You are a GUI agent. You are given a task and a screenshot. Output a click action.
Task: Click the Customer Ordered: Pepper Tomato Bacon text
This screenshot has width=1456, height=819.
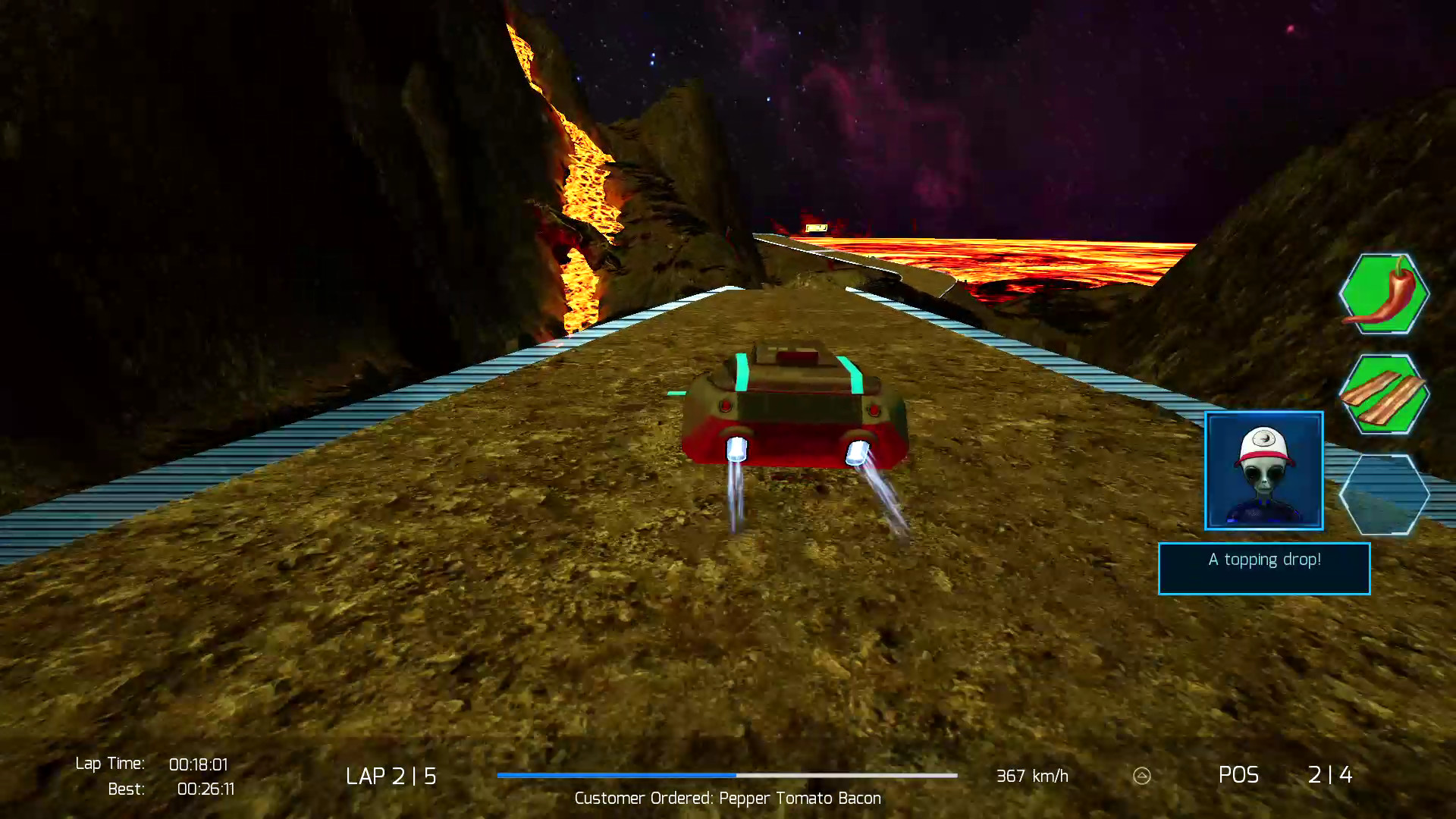point(726,798)
